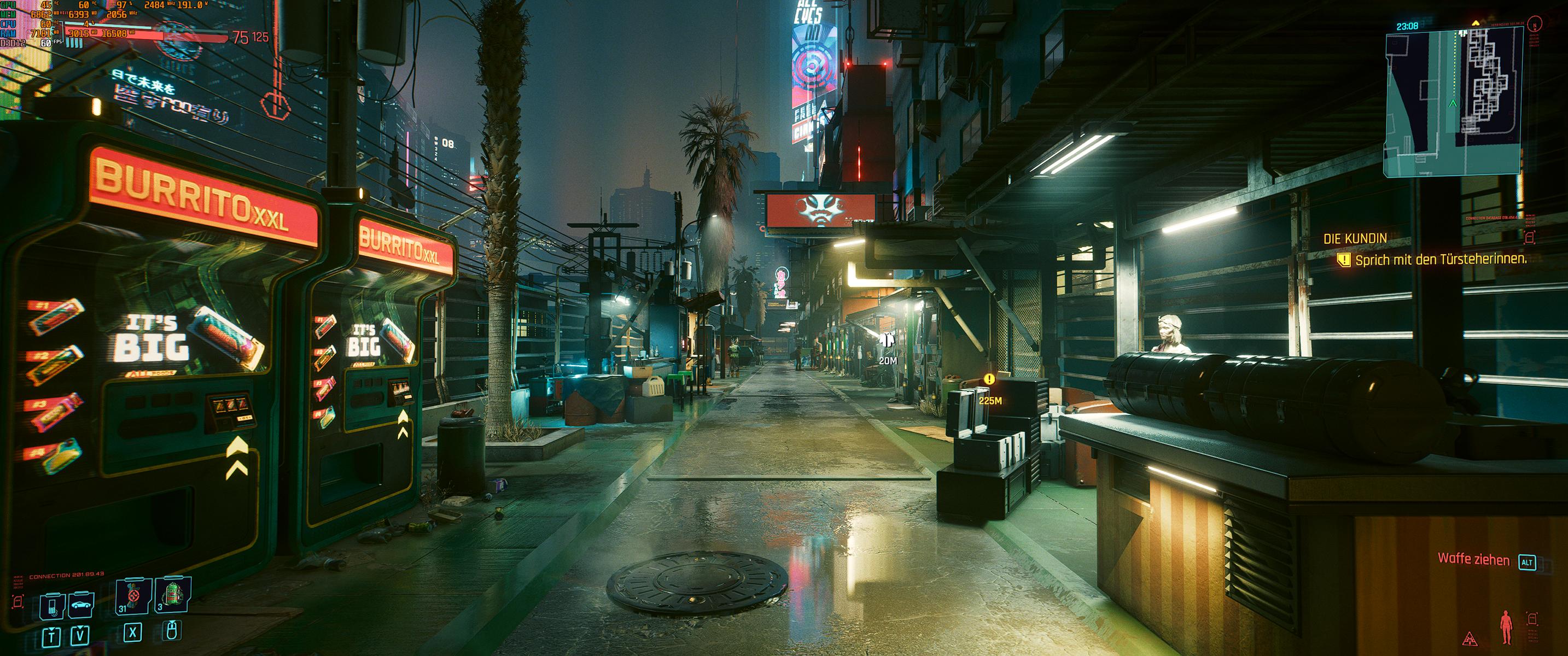Image resolution: width=1568 pixels, height=656 pixels.
Task: Click the vehicle call icon in the HUD
Action: 80,605
